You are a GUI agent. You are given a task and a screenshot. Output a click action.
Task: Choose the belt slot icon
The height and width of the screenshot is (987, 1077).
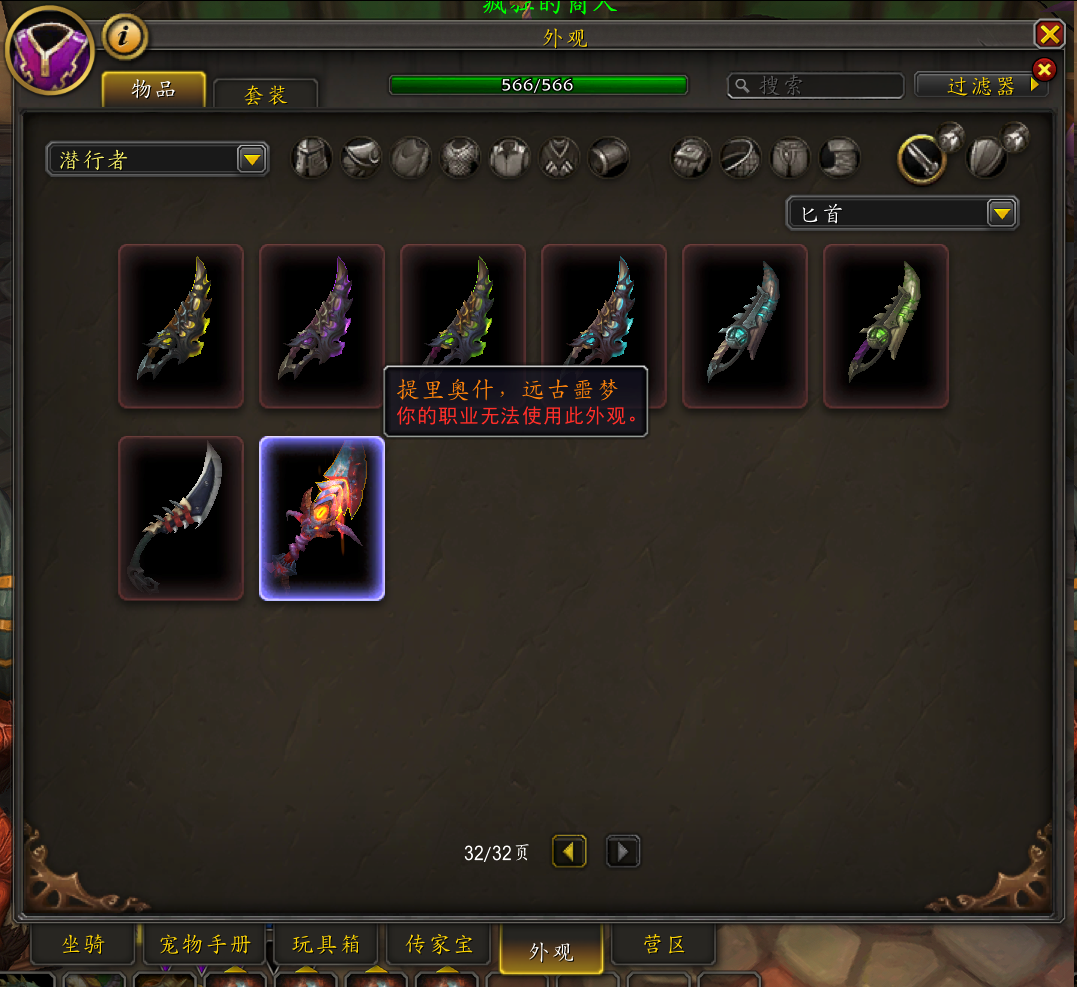[741, 158]
